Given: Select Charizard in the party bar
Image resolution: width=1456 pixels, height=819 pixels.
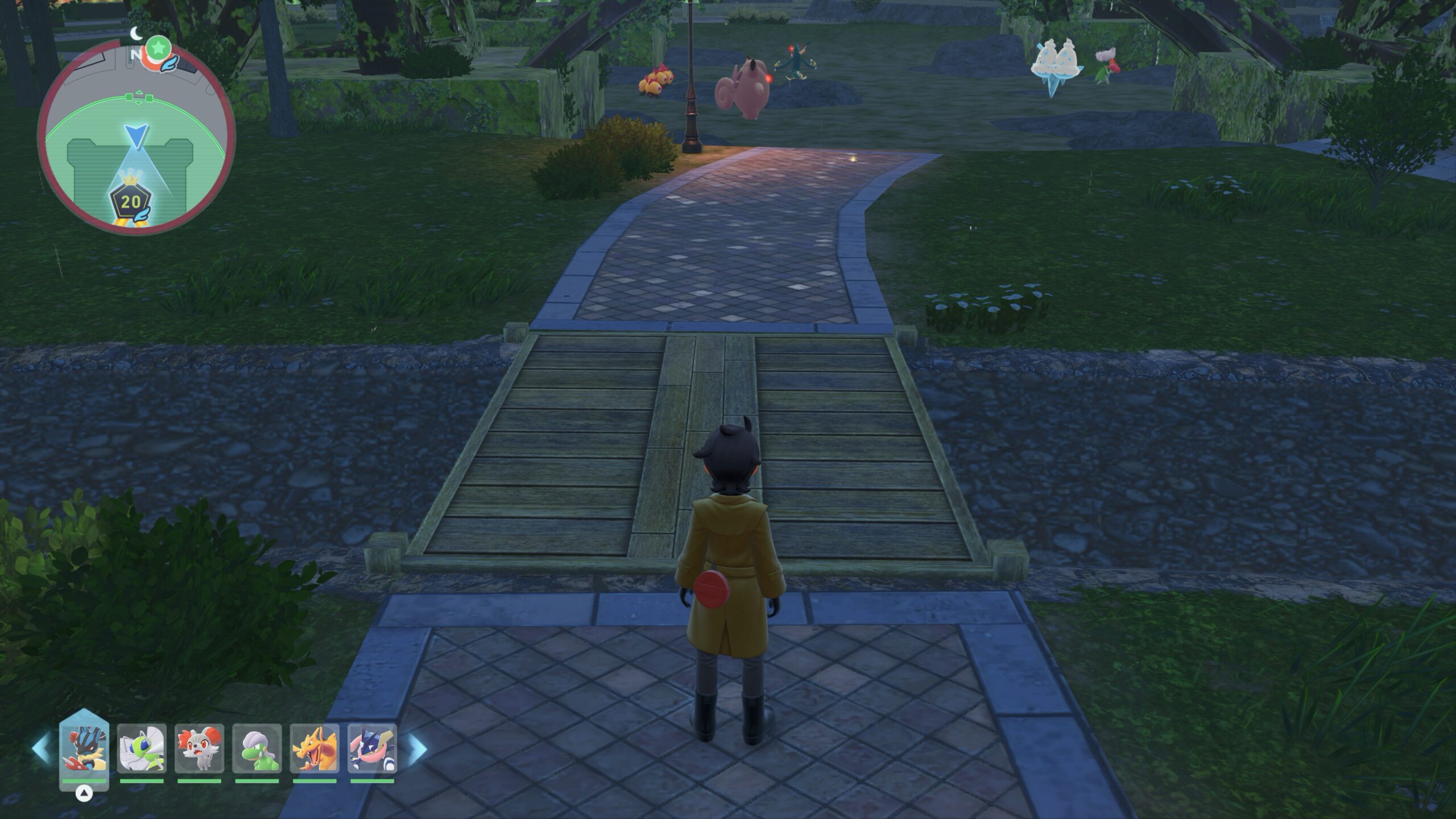Looking at the screenshot, I should (315, 748).
